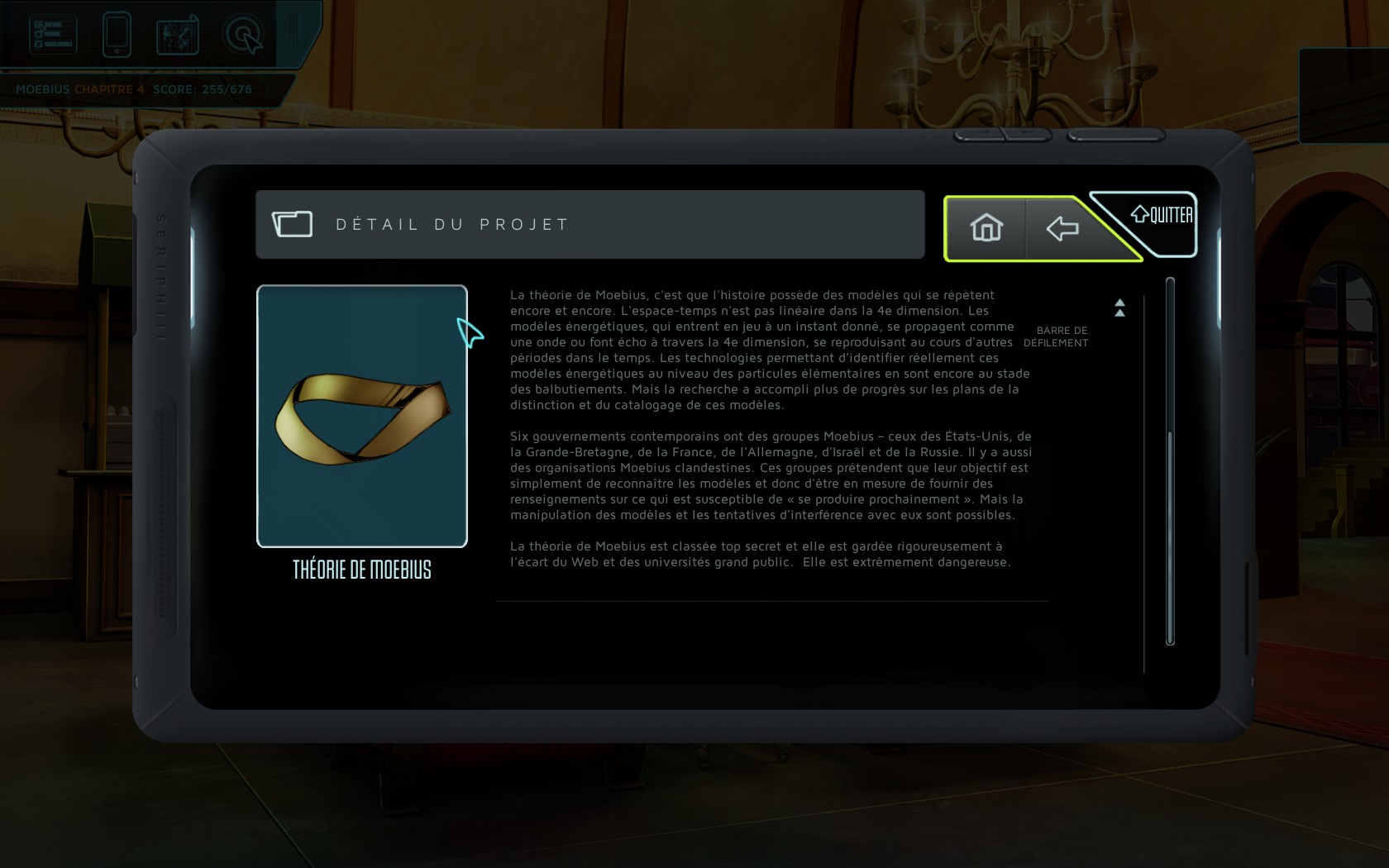This screenshot has width=1389, height=868.
Task: Click the double-arrow scroll up control
Action: coord(1119,308)
